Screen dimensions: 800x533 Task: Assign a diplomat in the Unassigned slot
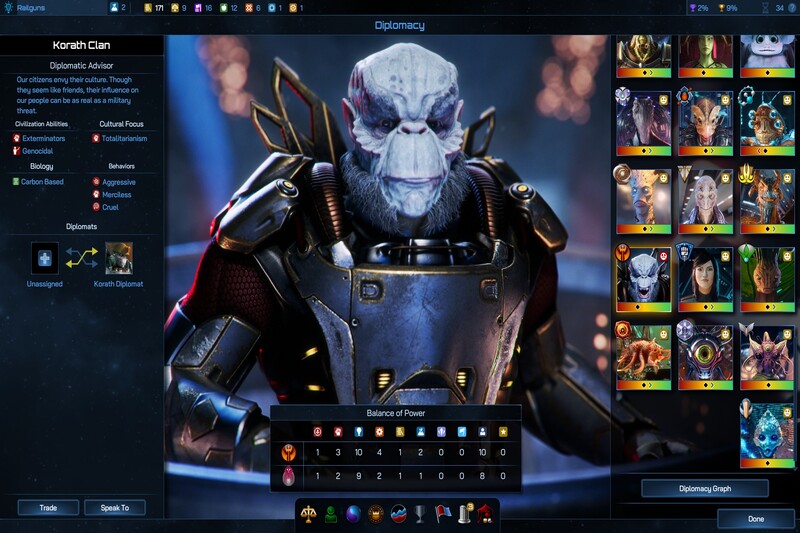pos(45,258)
